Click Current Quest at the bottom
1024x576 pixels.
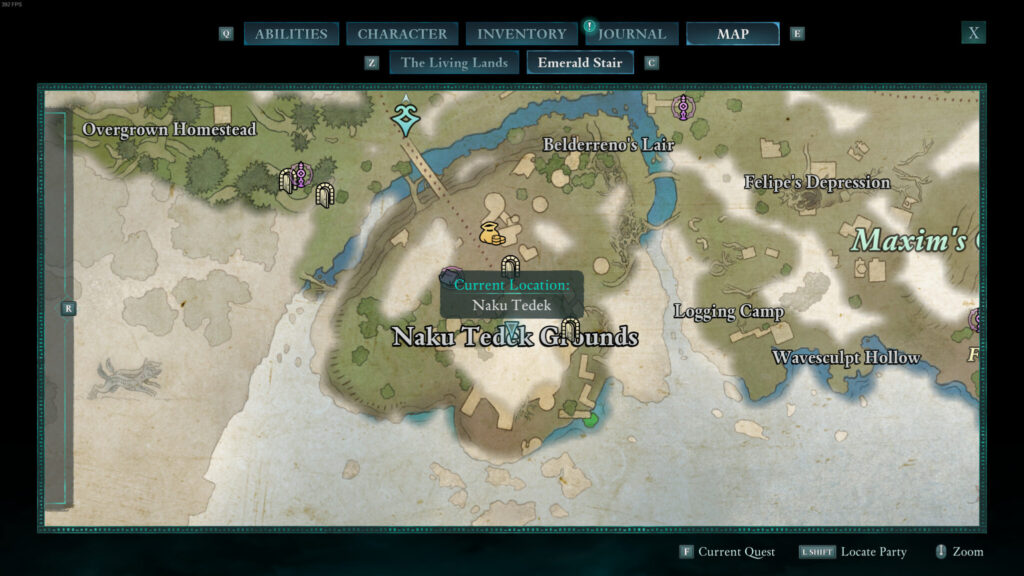coord(734,552)
